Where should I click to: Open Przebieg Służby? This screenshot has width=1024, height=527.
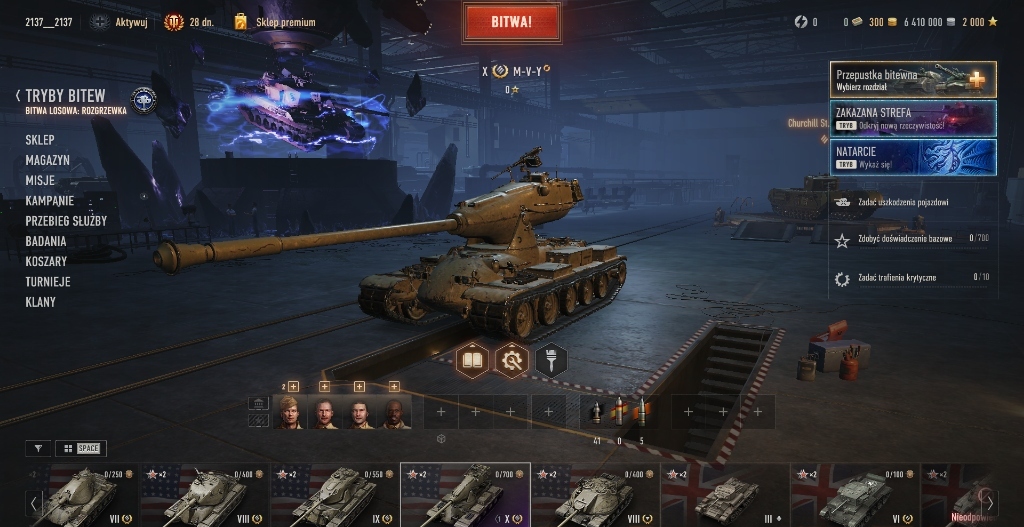click(66, 221)
